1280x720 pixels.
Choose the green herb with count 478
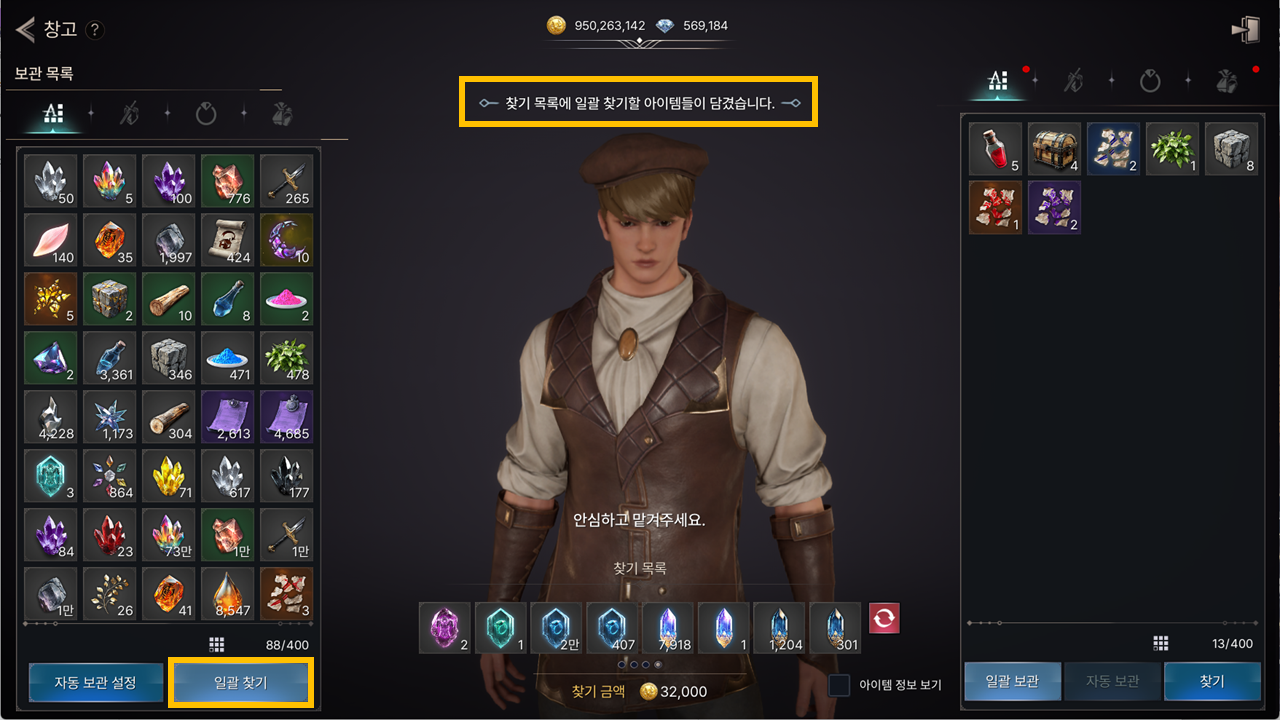pos(286,357)
